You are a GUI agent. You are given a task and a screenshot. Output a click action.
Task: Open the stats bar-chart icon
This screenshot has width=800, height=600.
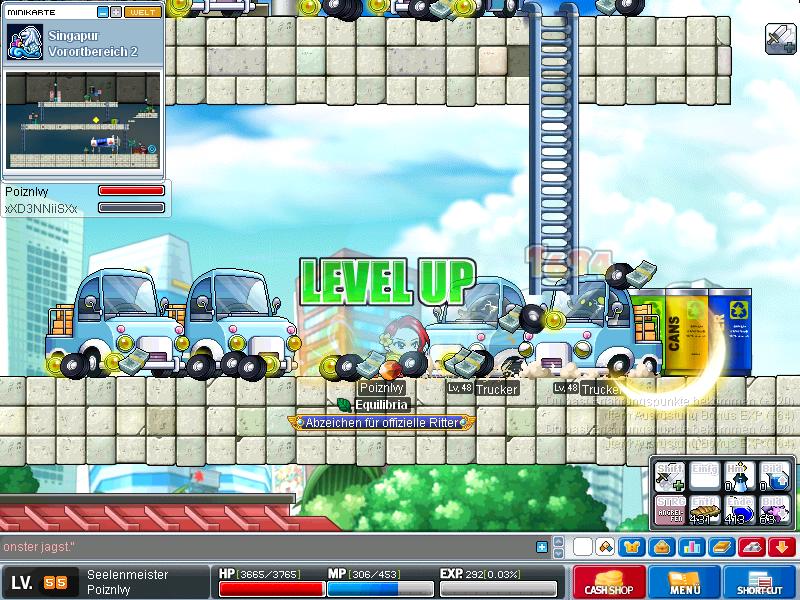pyautogui.click(x=690, y=547)
